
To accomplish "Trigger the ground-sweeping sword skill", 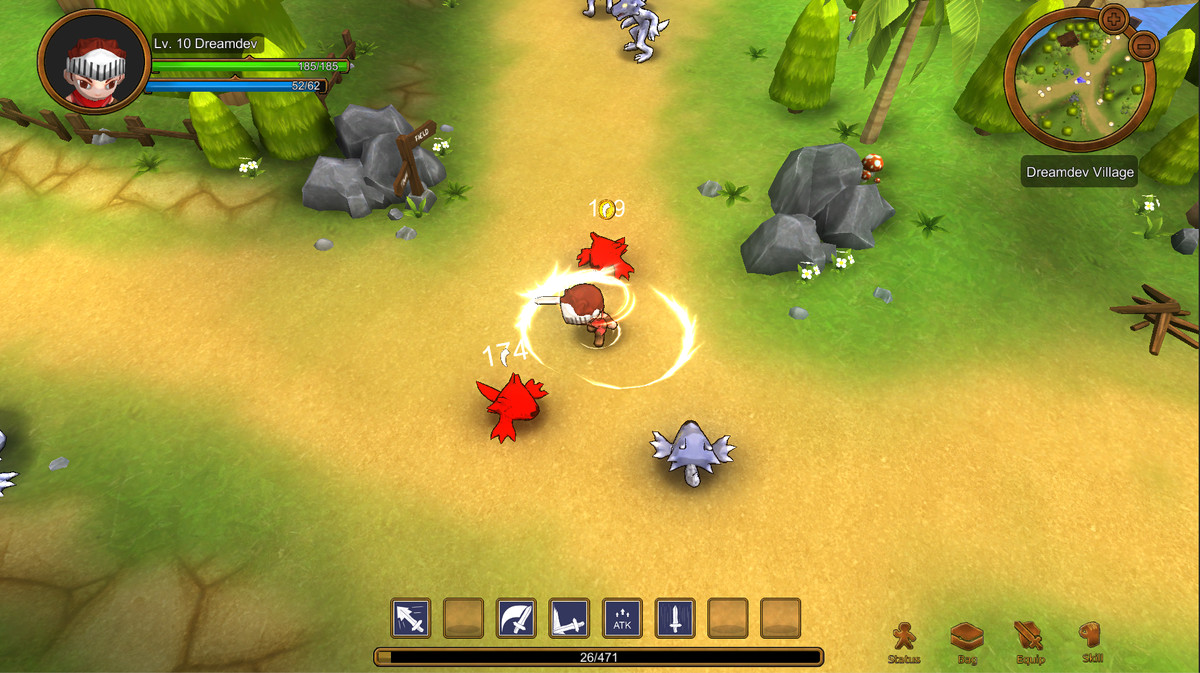I will point(569,619).
